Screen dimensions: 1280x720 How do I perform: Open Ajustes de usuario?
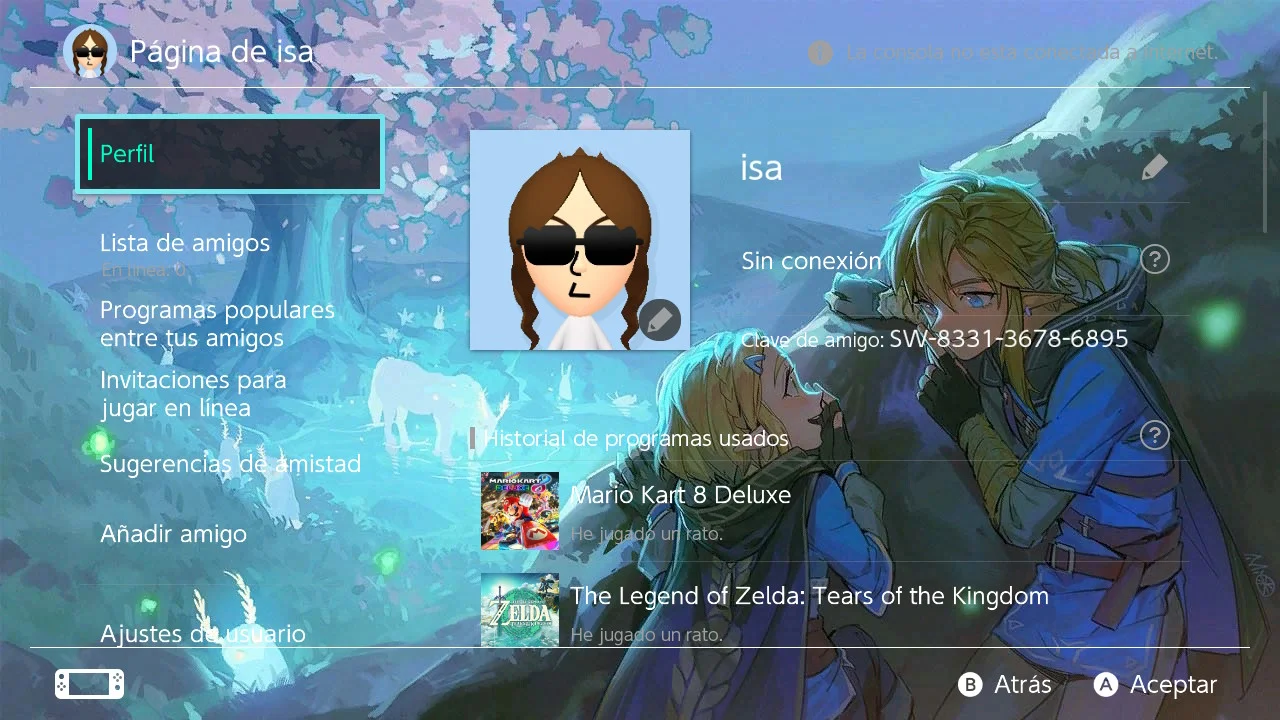pos(202,633)
